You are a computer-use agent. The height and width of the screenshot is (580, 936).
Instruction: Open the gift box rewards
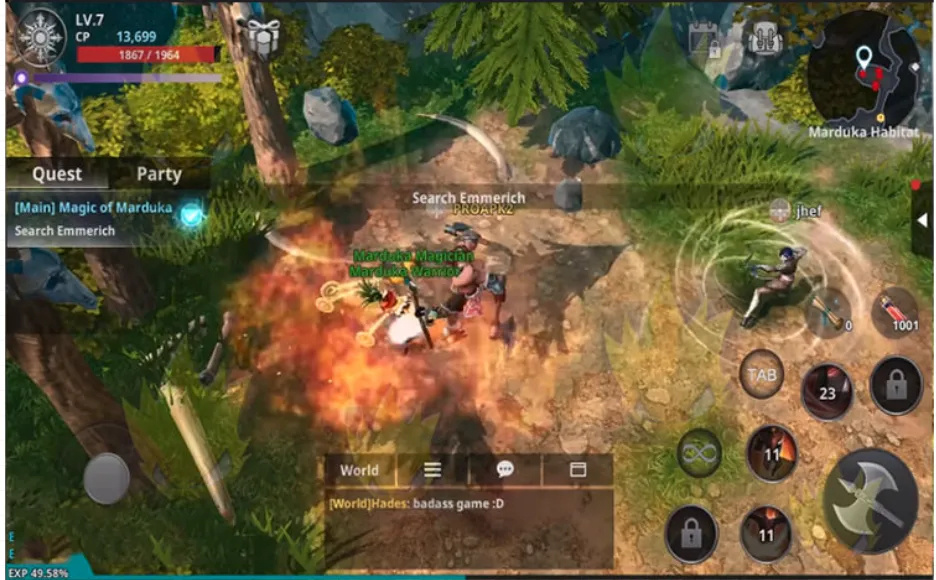click(x=263, y=38)
